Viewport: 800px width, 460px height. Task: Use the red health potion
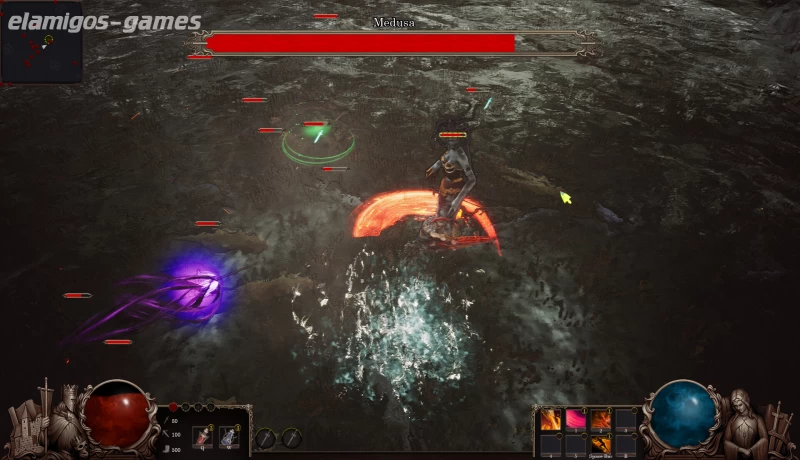tap(201, 436)
